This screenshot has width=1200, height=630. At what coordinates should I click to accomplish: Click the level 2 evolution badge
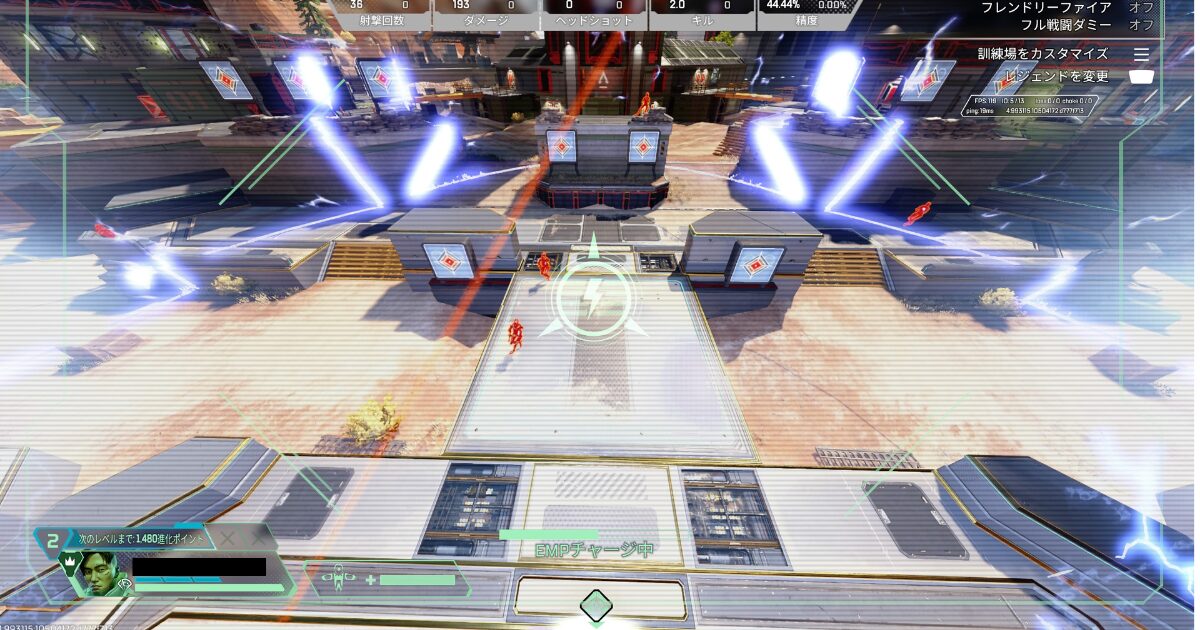53,539
